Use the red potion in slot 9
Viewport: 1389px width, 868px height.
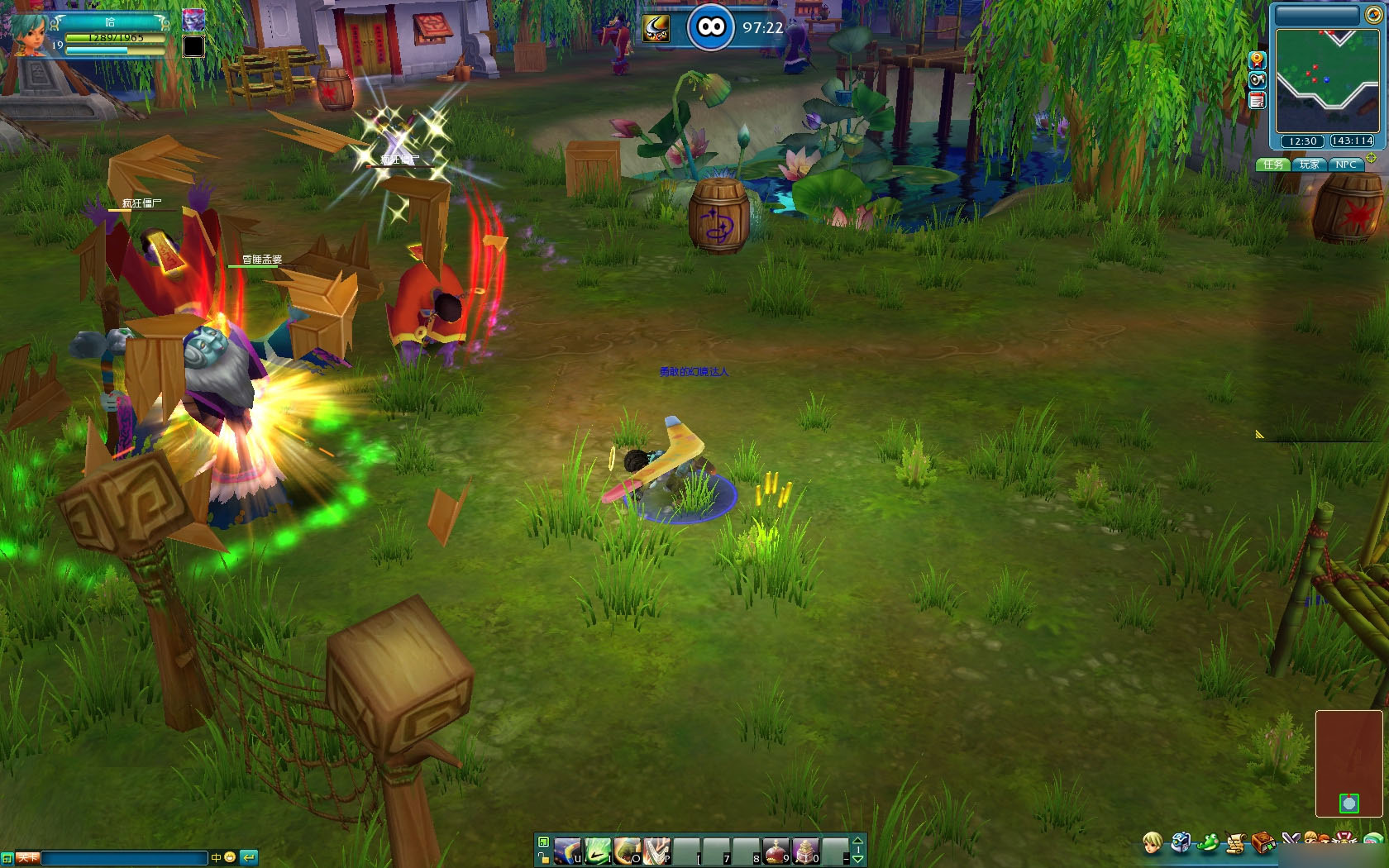[776, 850]
